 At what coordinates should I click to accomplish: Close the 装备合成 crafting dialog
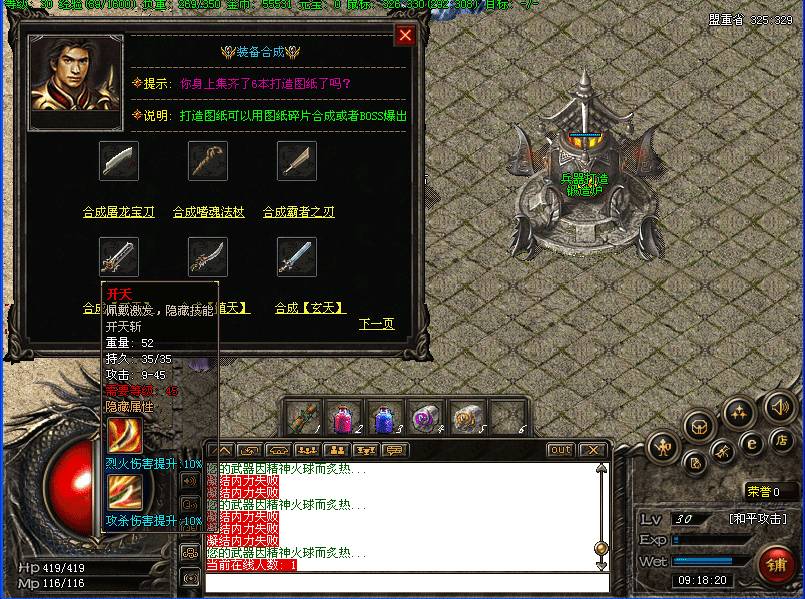(405, 36)
